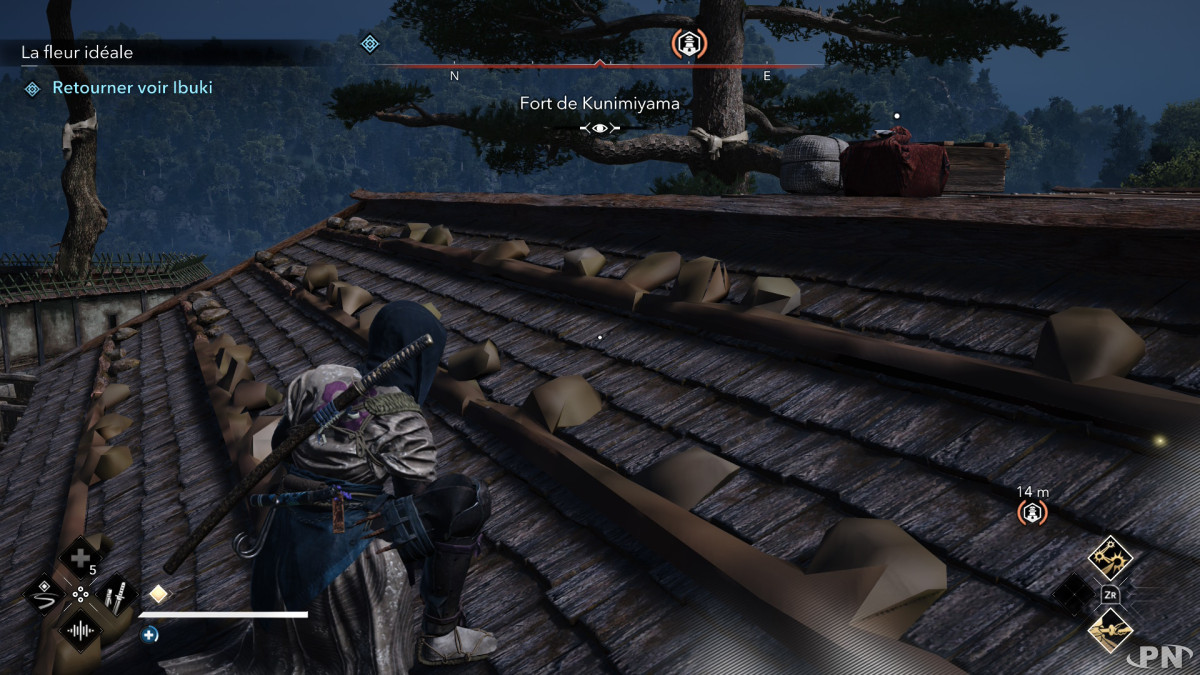Click the golden diamond above the health bar
The width and height of the screenshot is (1200, 675).
click(158, 594)
